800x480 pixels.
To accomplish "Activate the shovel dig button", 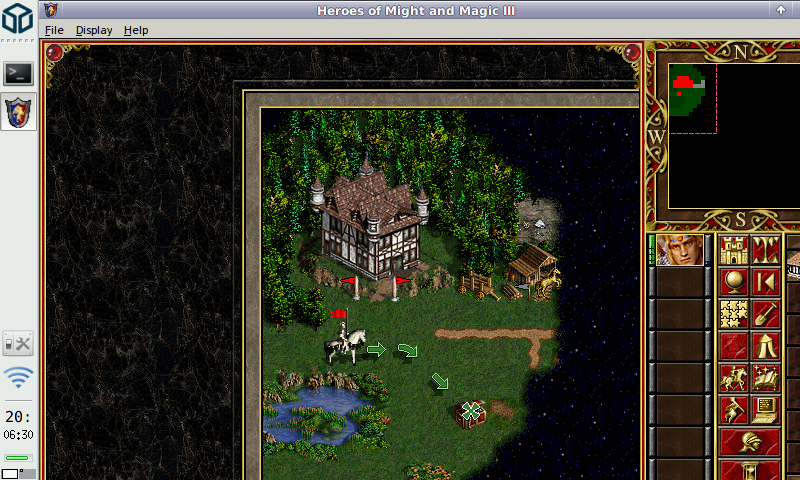I will 767,314.
